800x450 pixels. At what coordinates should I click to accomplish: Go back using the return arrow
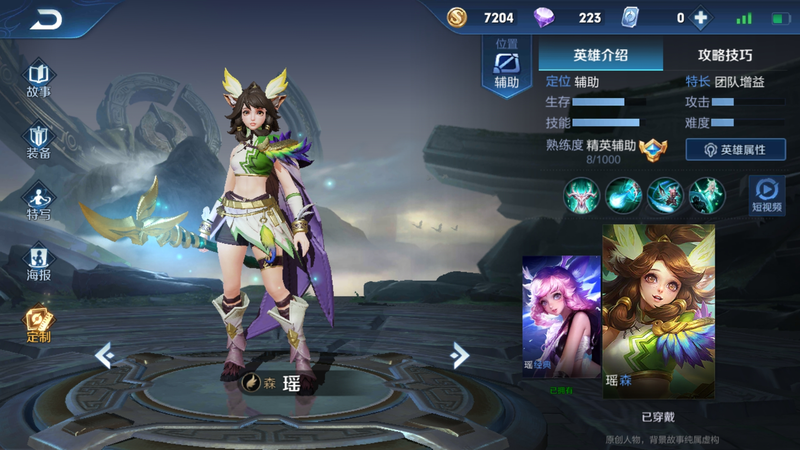46,19
